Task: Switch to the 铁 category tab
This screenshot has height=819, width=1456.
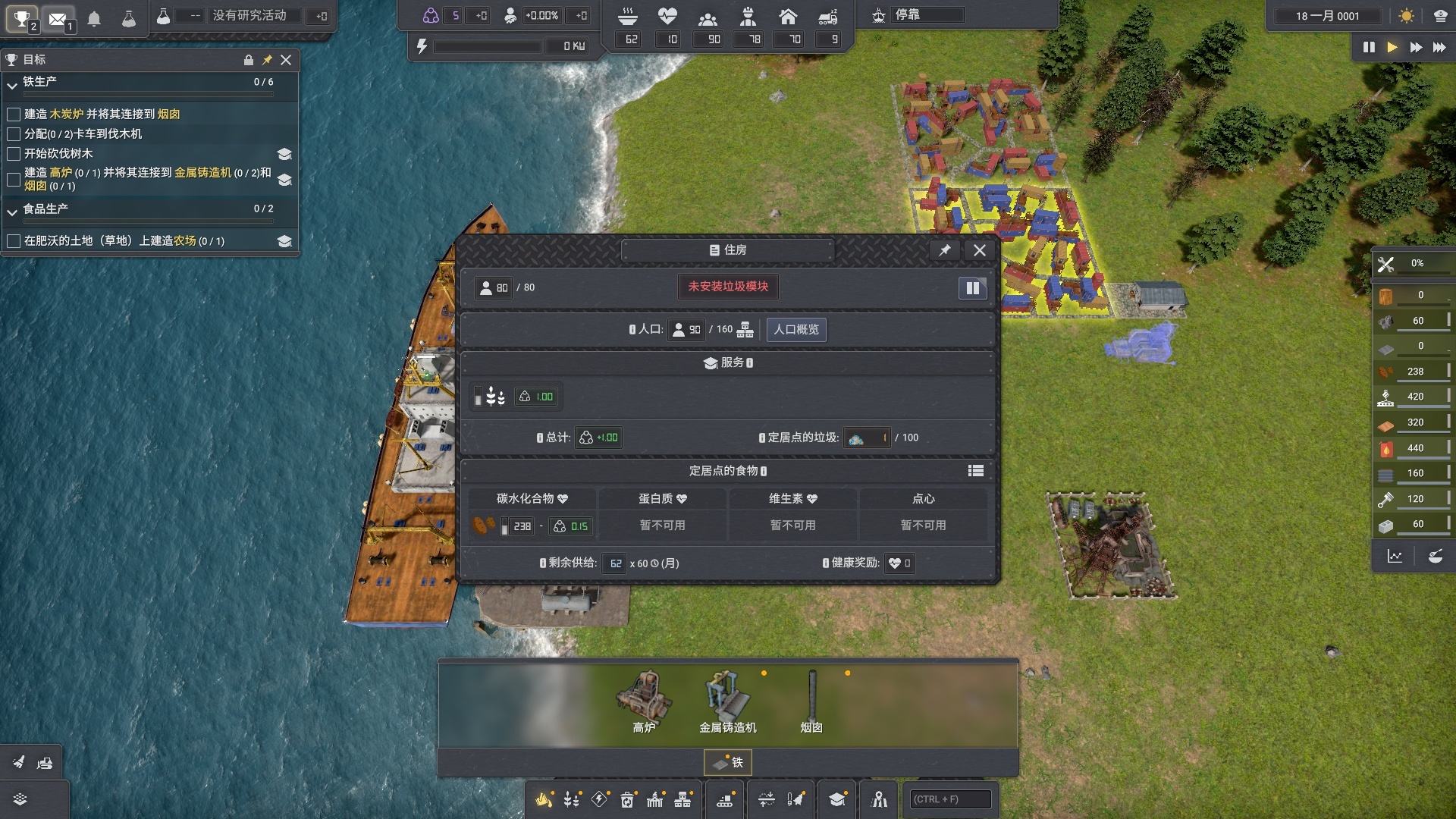Action: tap(729, 762)
